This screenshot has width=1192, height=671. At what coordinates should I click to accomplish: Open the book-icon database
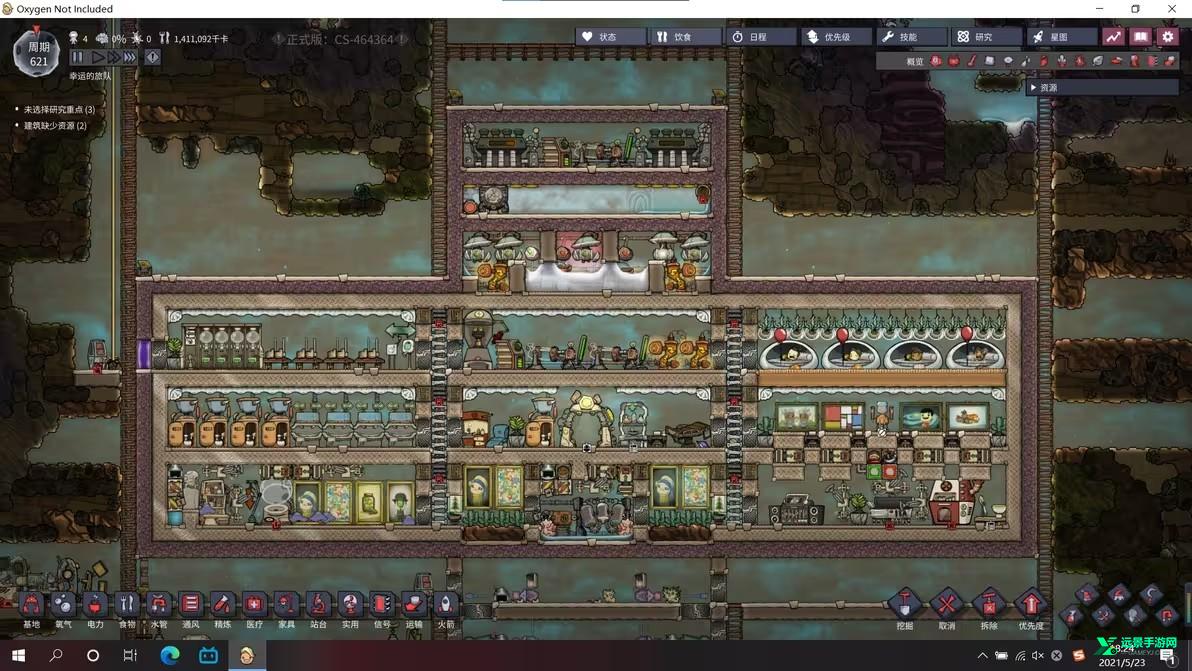point(1140,37)
